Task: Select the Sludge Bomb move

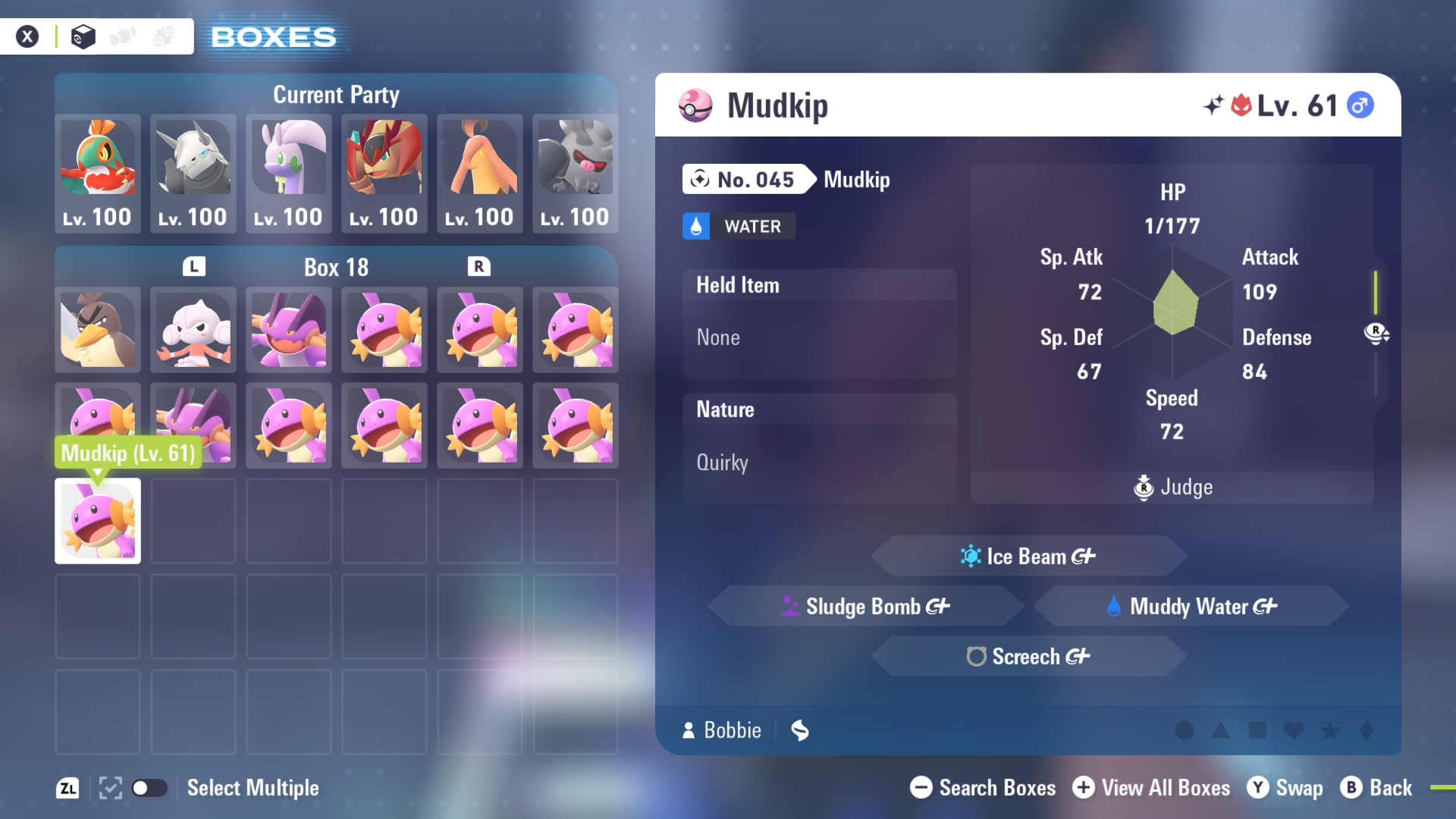Action: (865, 607)
